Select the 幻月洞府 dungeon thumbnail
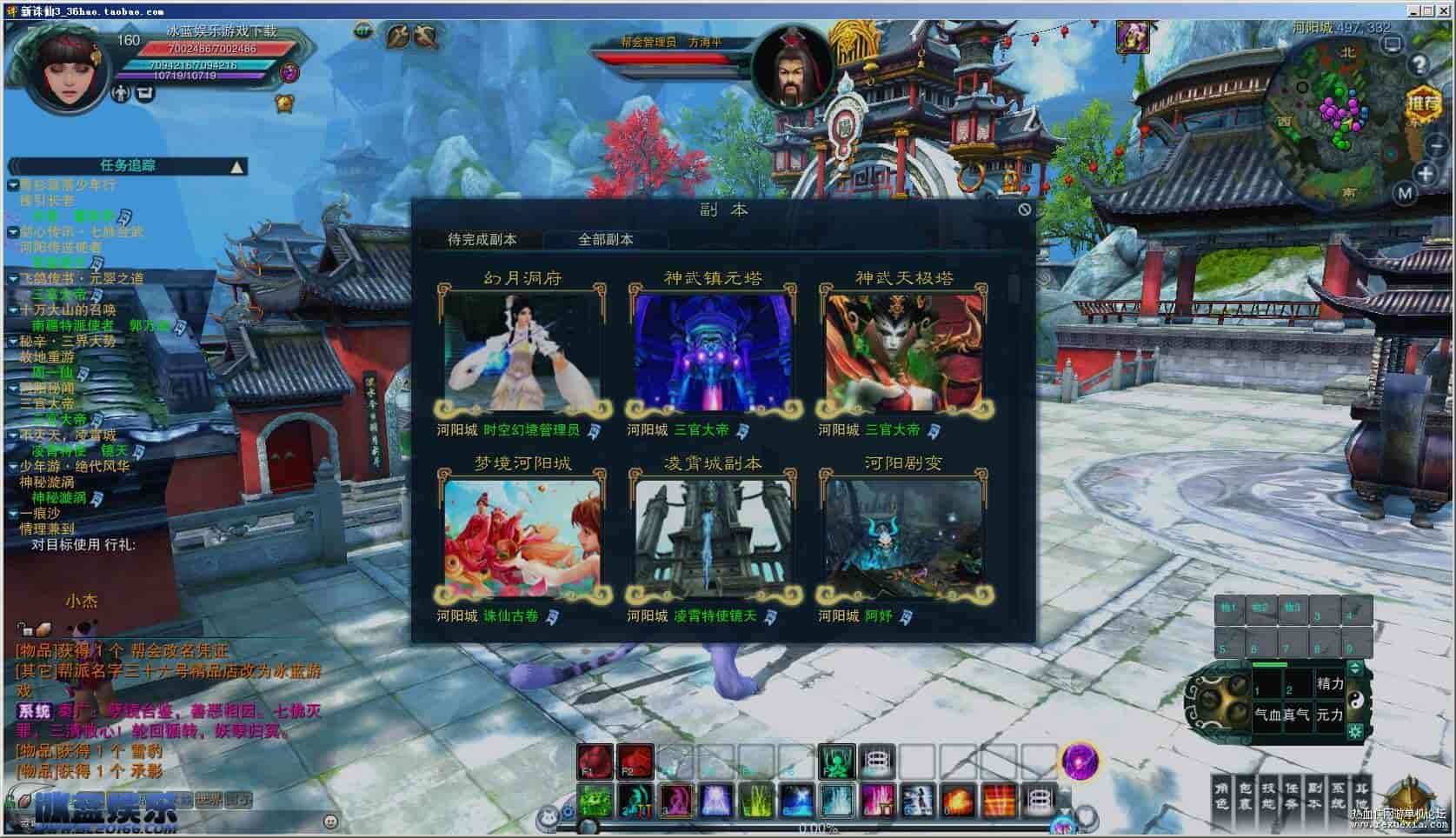1456x838 pixels. point(522,353)
